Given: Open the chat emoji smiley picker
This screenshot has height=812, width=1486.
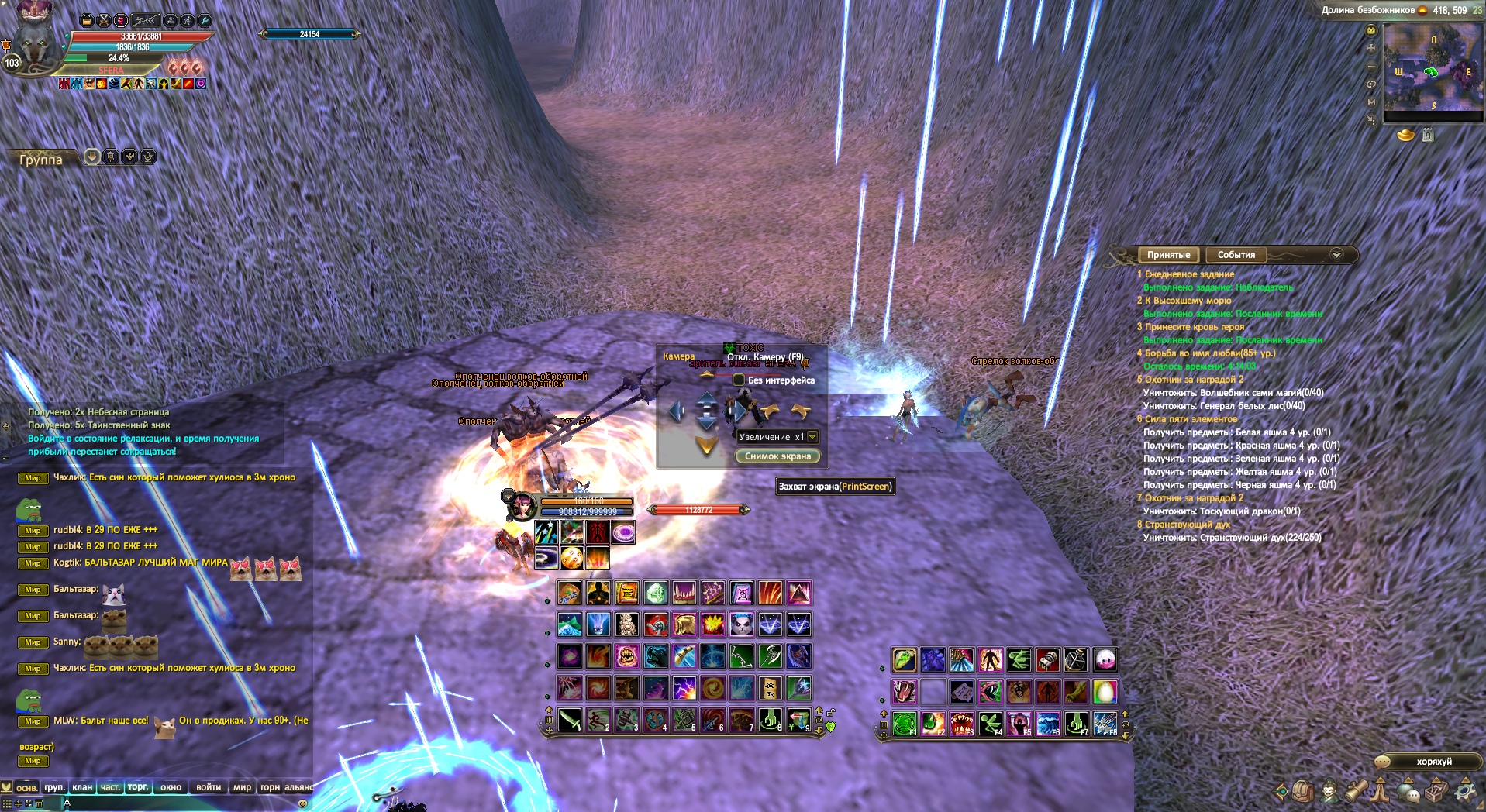Looking at the screenshot, I should 302,803.
